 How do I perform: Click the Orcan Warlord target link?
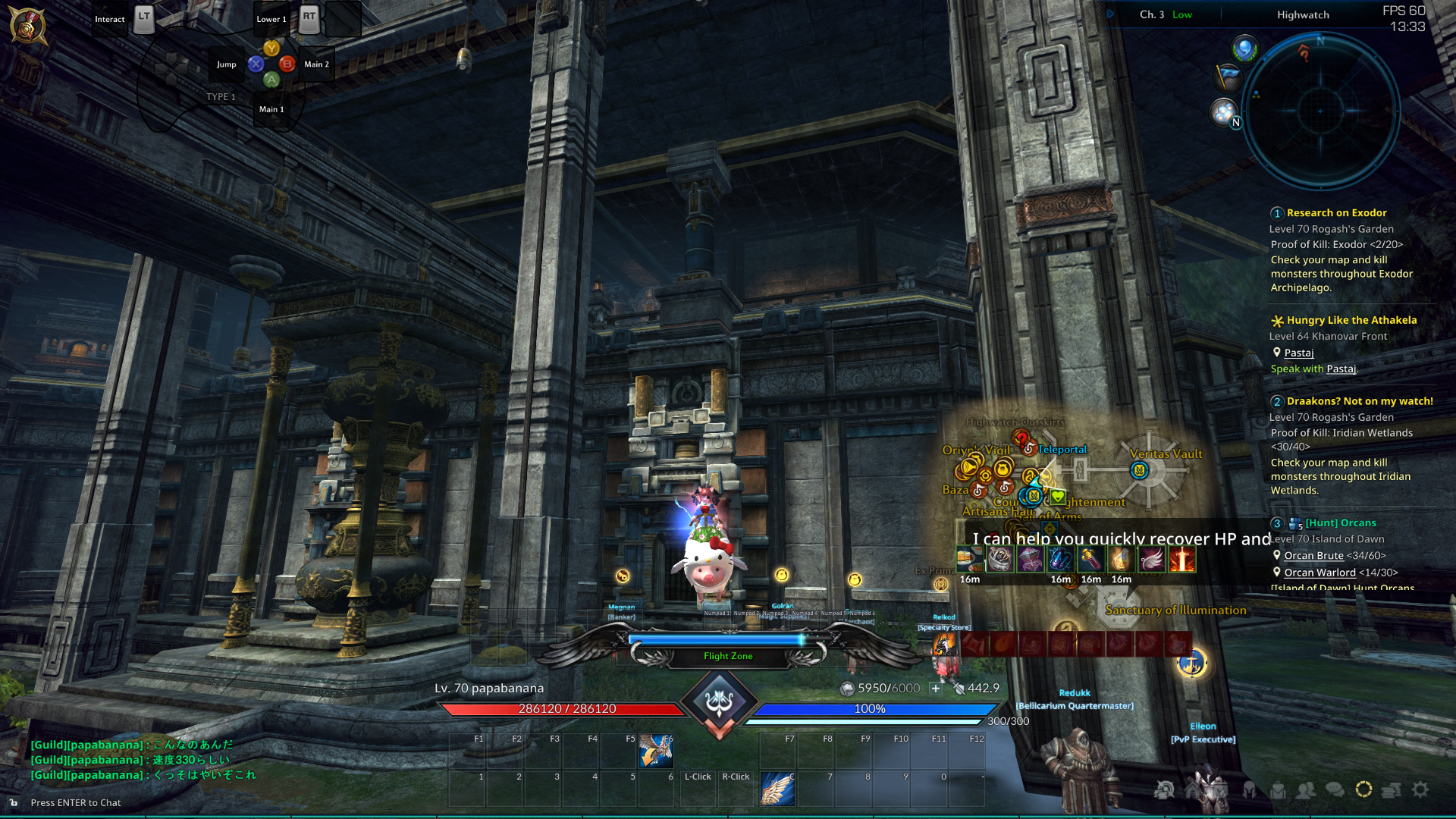(x=1319, y=573)
